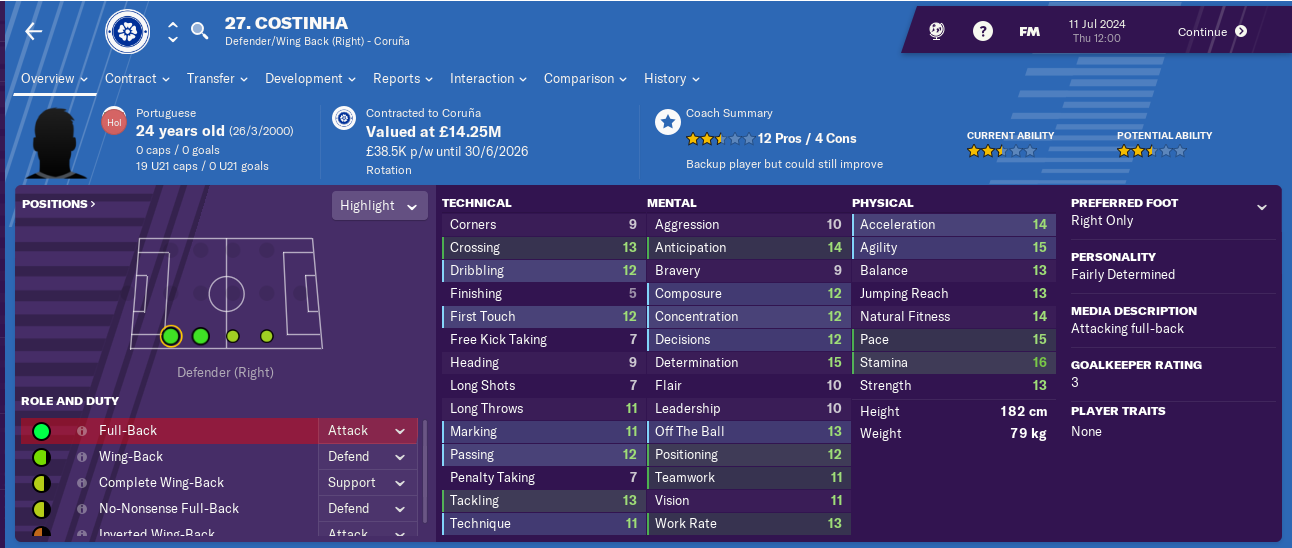Continue to advance the game
The height and width of the screenshot is (548, 1292).
1212,31
